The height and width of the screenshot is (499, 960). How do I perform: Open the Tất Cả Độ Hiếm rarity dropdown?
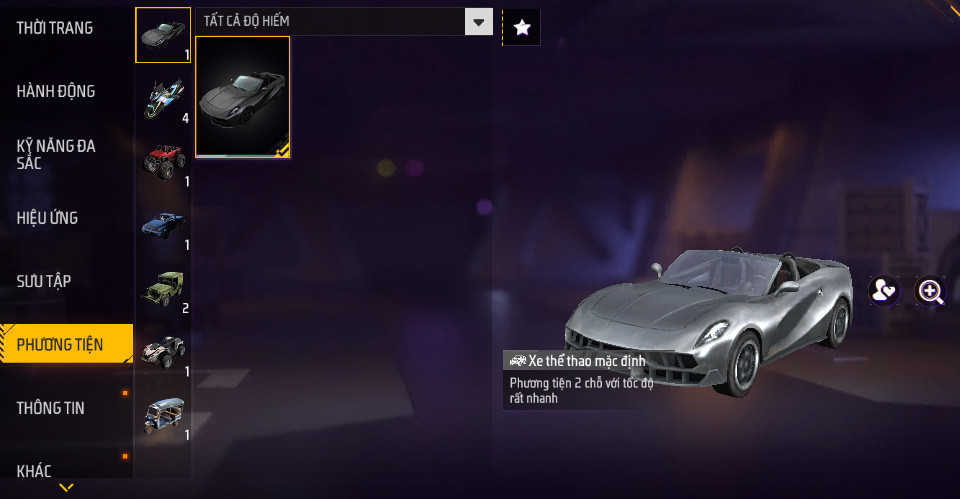click(344, 22)
